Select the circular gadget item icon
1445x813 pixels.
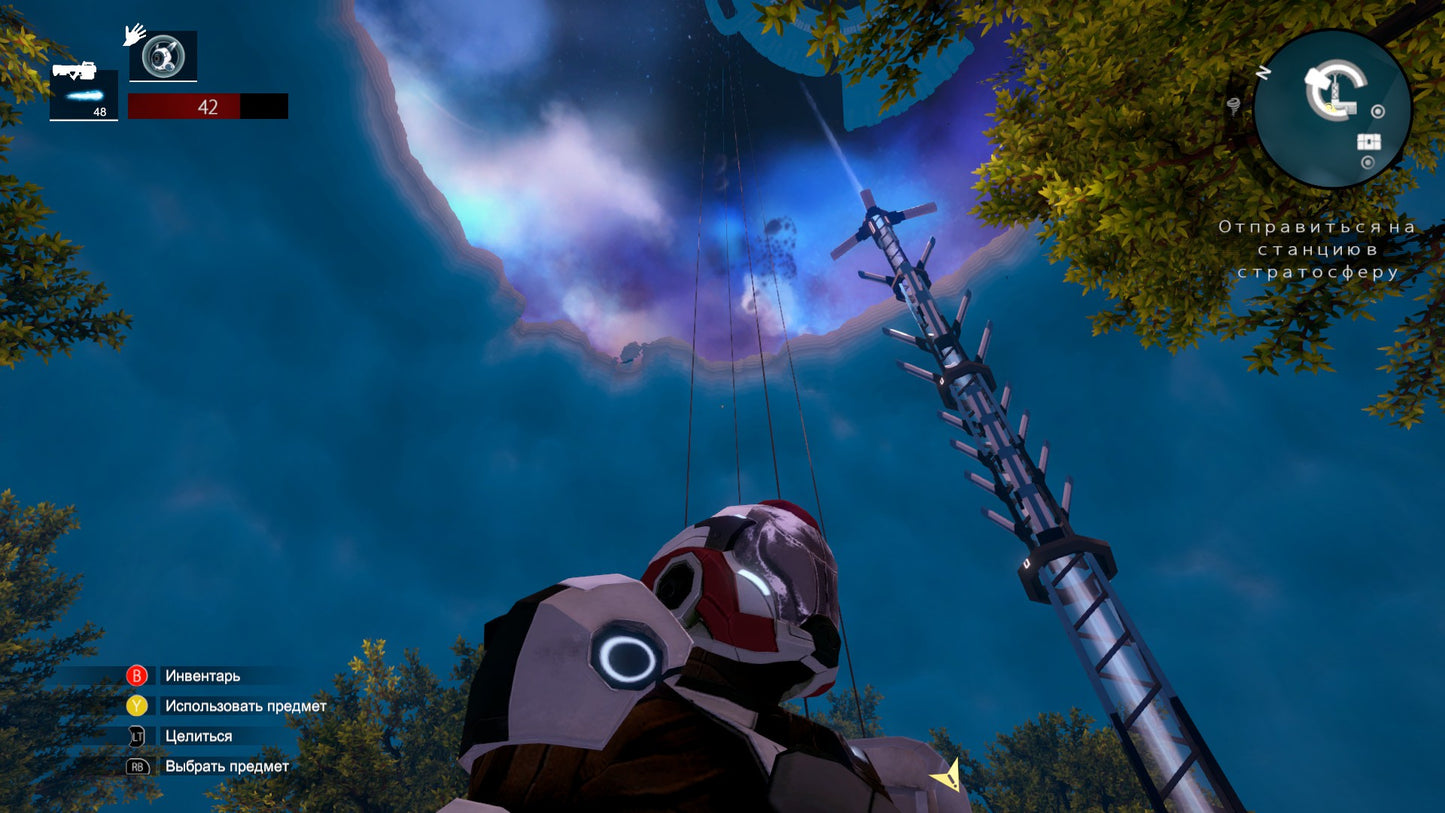click(163, 55)
